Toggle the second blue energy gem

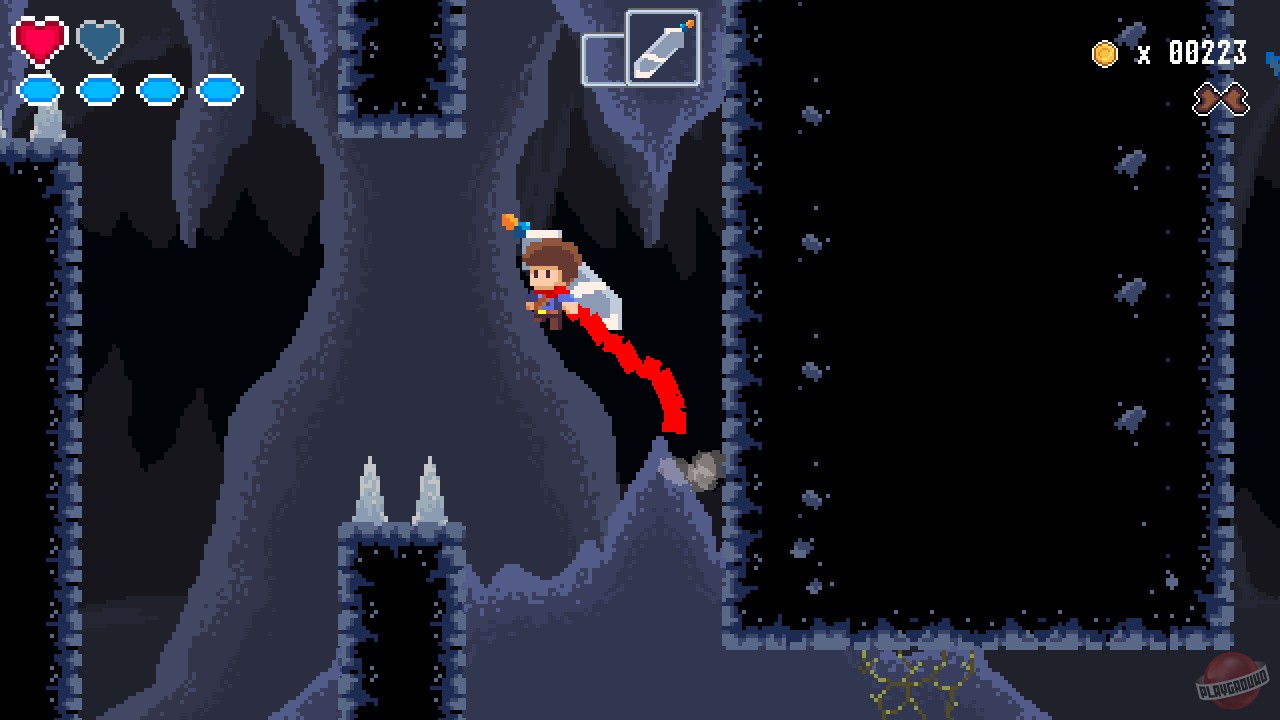coord(99,89)
